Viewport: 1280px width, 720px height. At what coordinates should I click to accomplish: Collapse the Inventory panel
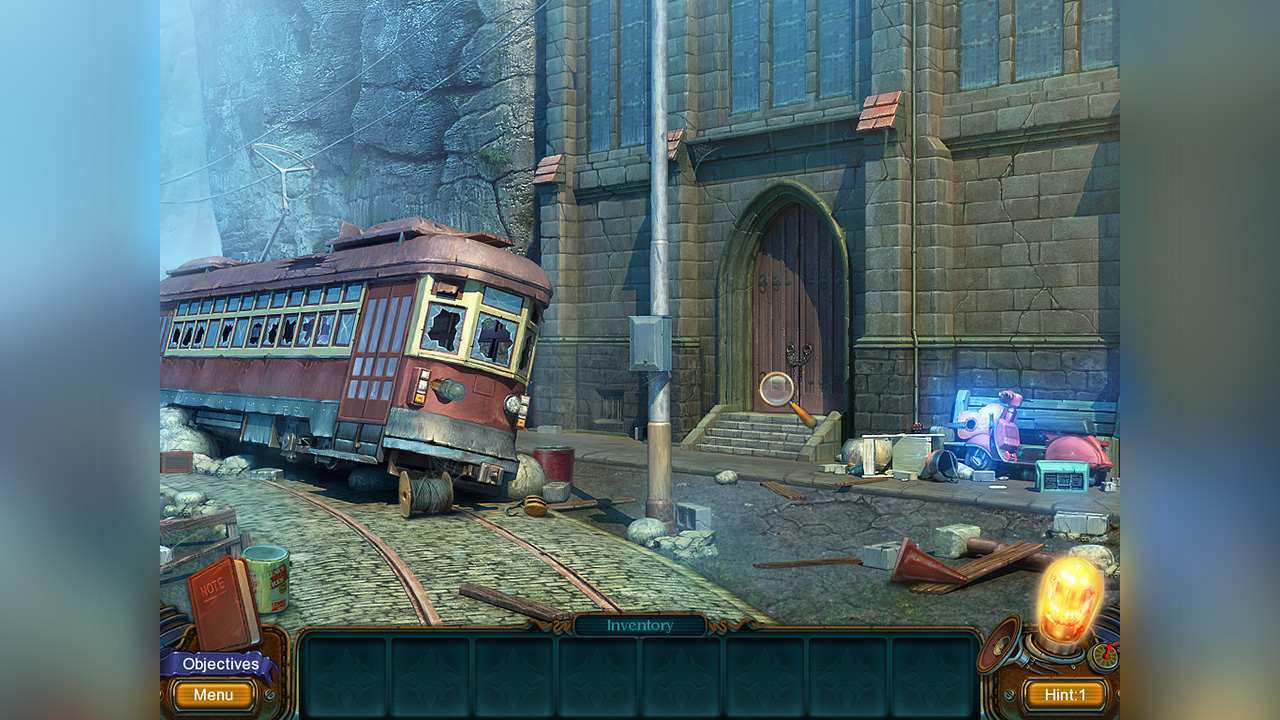(640, 625)
